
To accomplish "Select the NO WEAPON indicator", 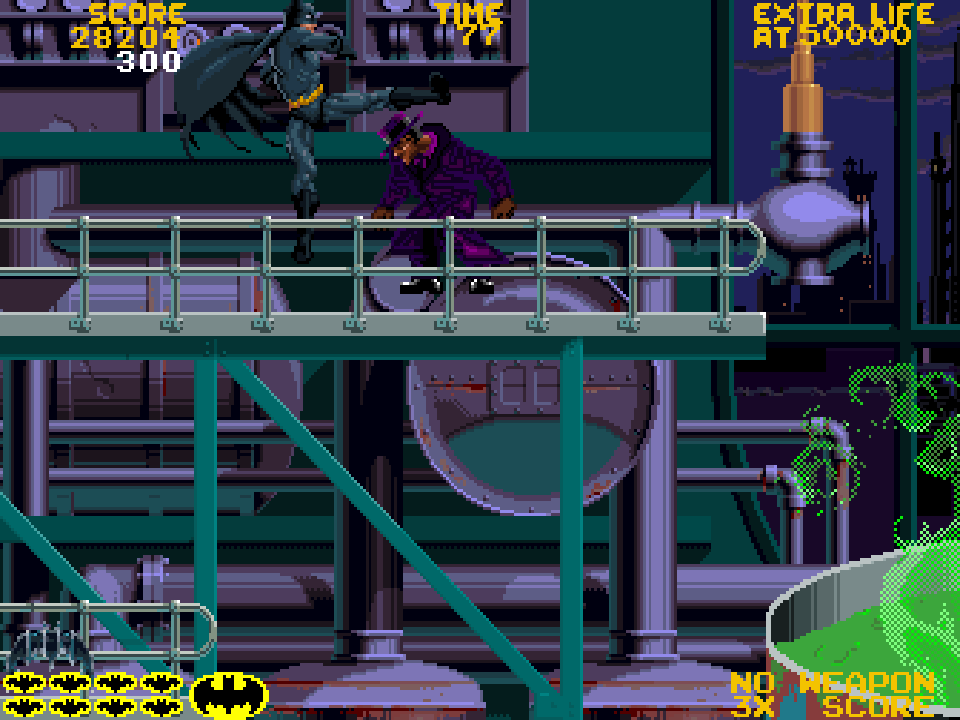I will pos(832,684).
